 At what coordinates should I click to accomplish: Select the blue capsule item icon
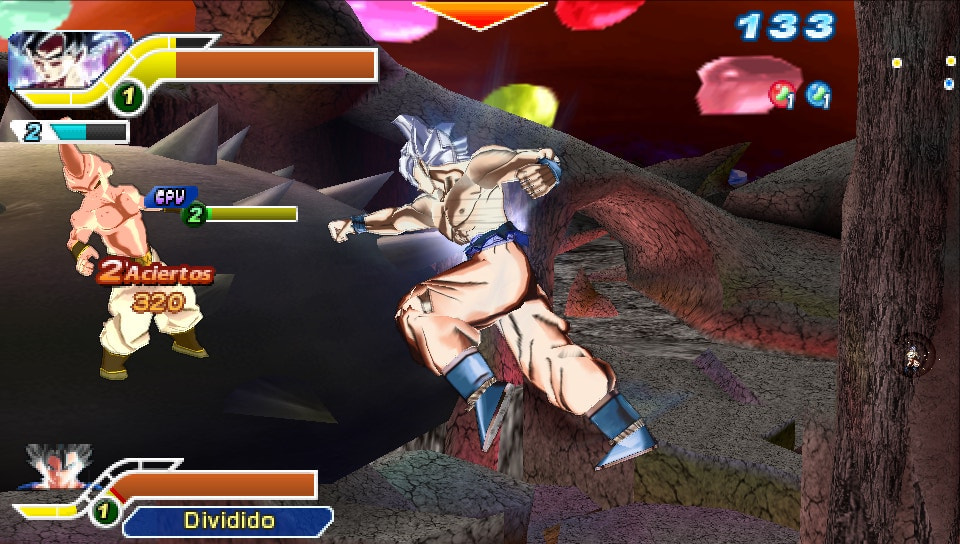coord(819,95)
